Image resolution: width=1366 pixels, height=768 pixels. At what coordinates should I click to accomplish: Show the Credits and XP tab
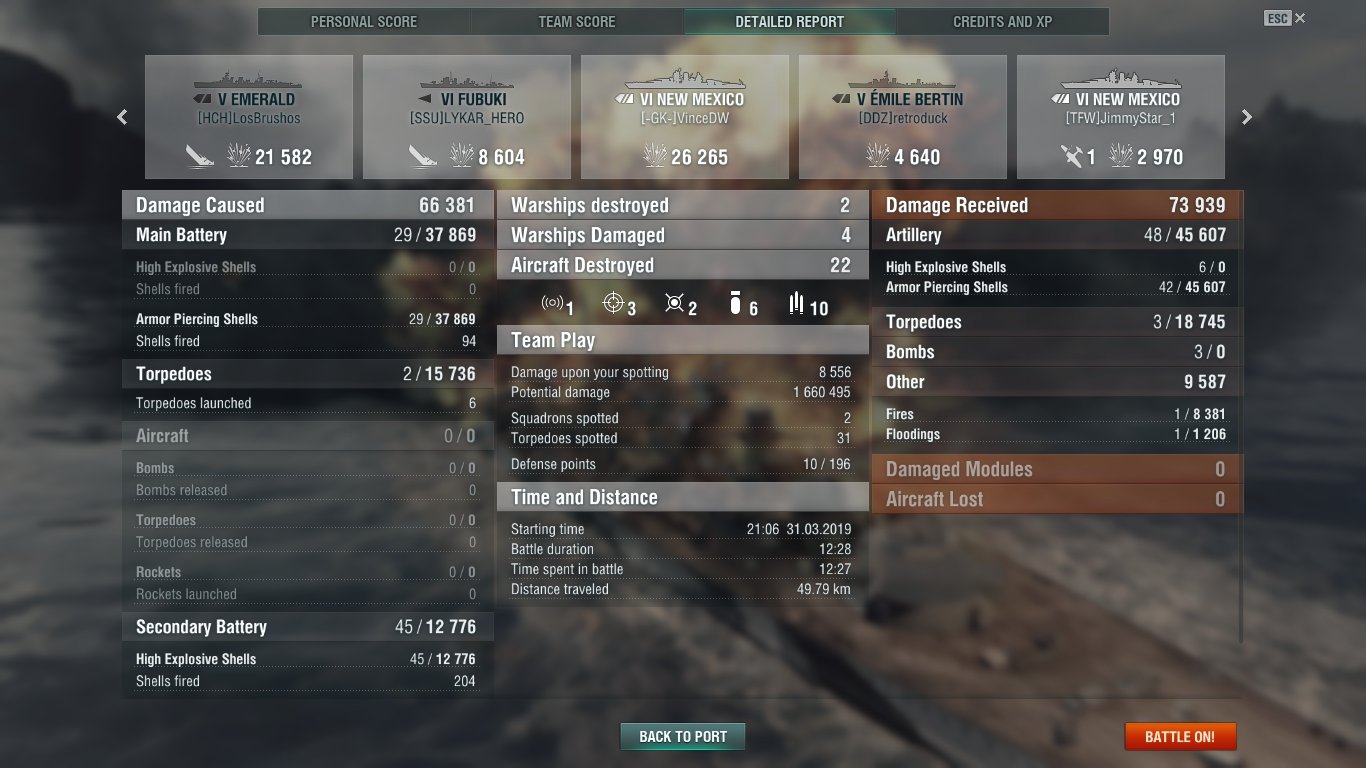tap(1002, 21)
